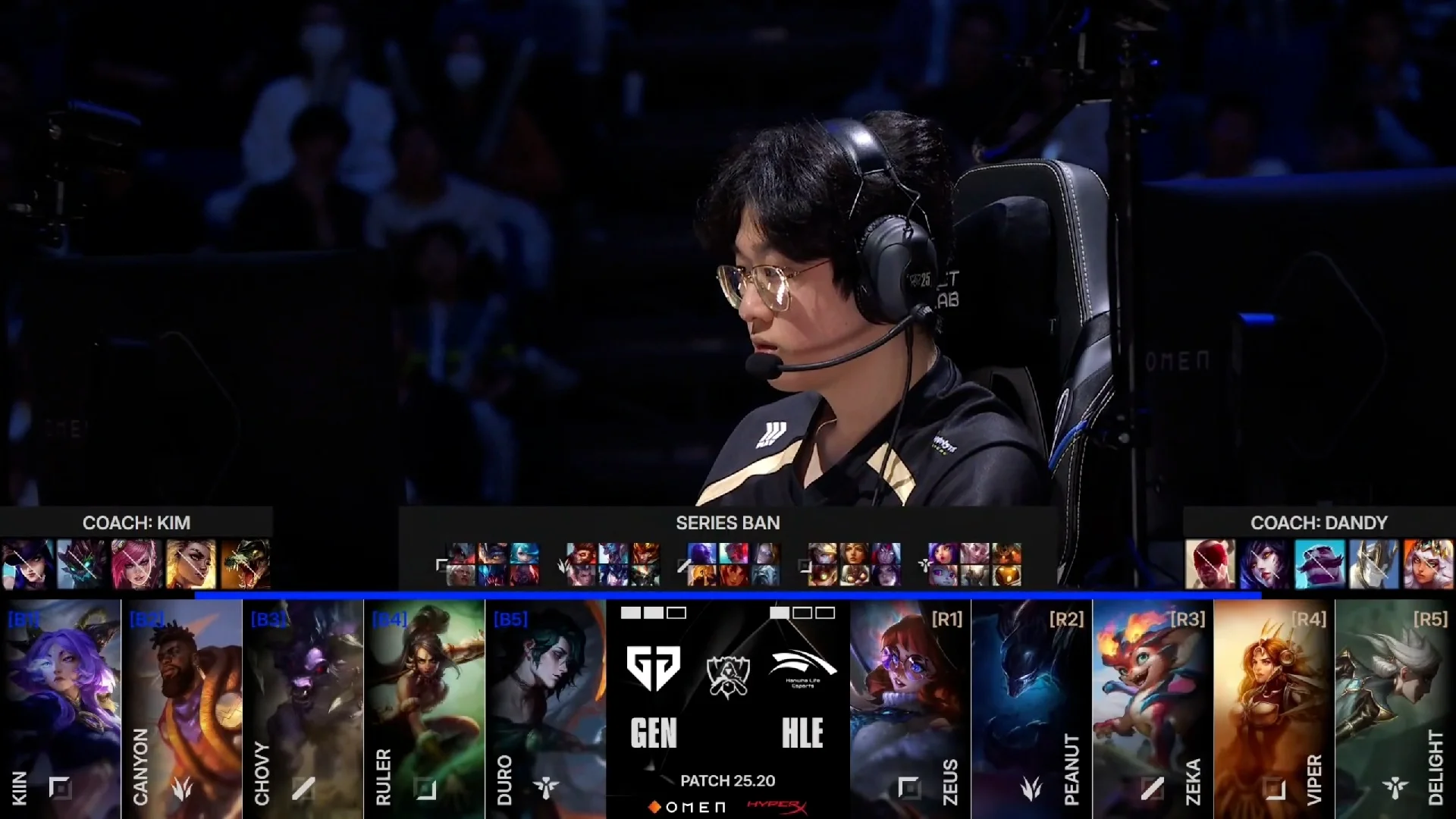Screen dimensions: 1456x819
Task: Click the Gen.G team logo
Action: [x=654, y=667]
